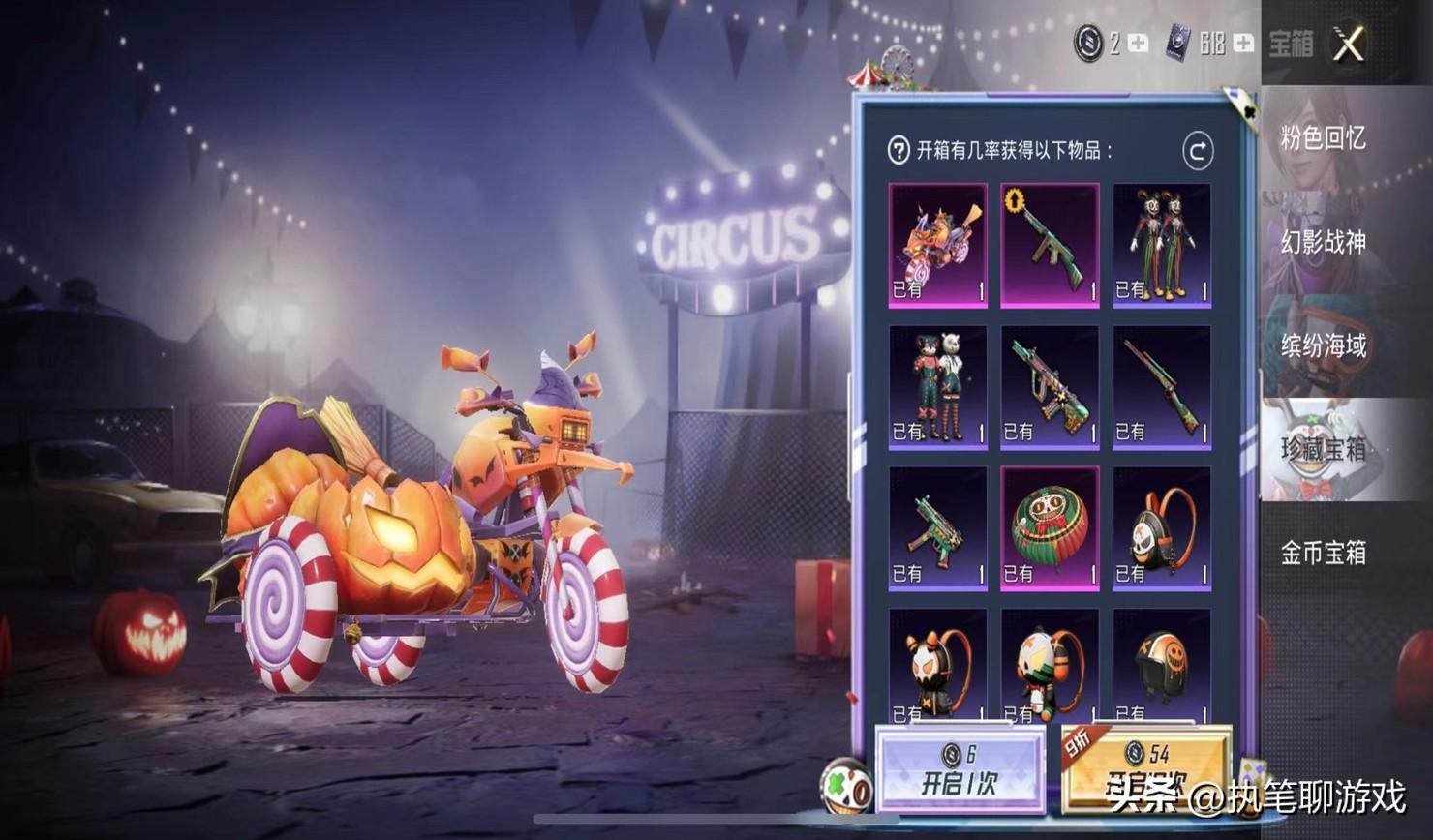Pick the bear couple outfit reward tile
Viewport: 1433px width, 840px height.
(x=937, y=387)
